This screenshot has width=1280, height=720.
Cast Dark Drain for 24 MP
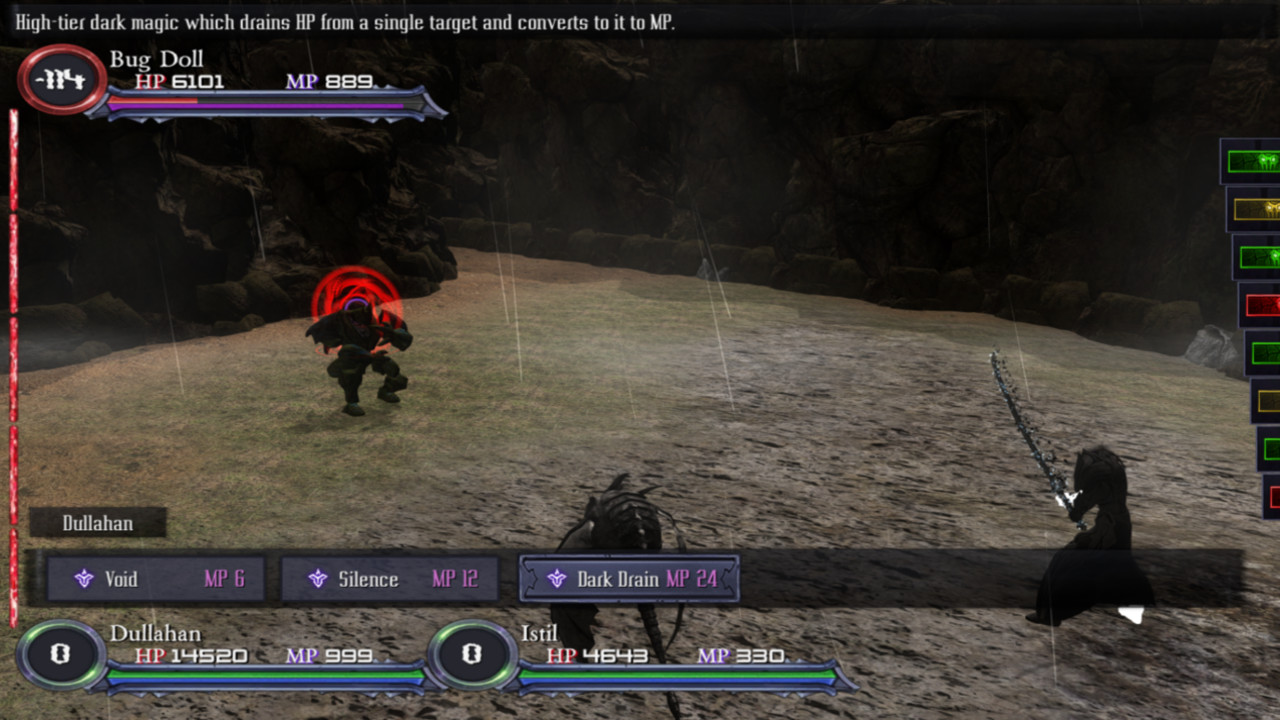click(628, 578)
